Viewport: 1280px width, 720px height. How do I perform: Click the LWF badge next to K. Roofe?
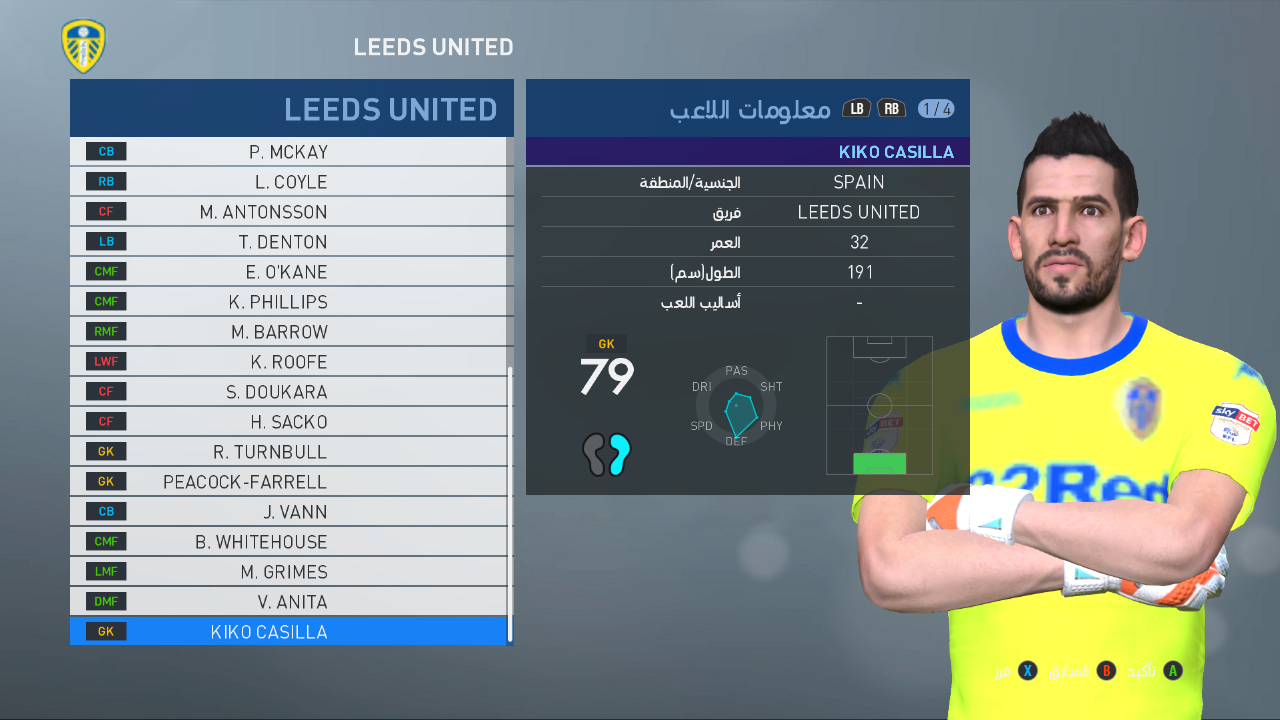(x=104, y=361)
